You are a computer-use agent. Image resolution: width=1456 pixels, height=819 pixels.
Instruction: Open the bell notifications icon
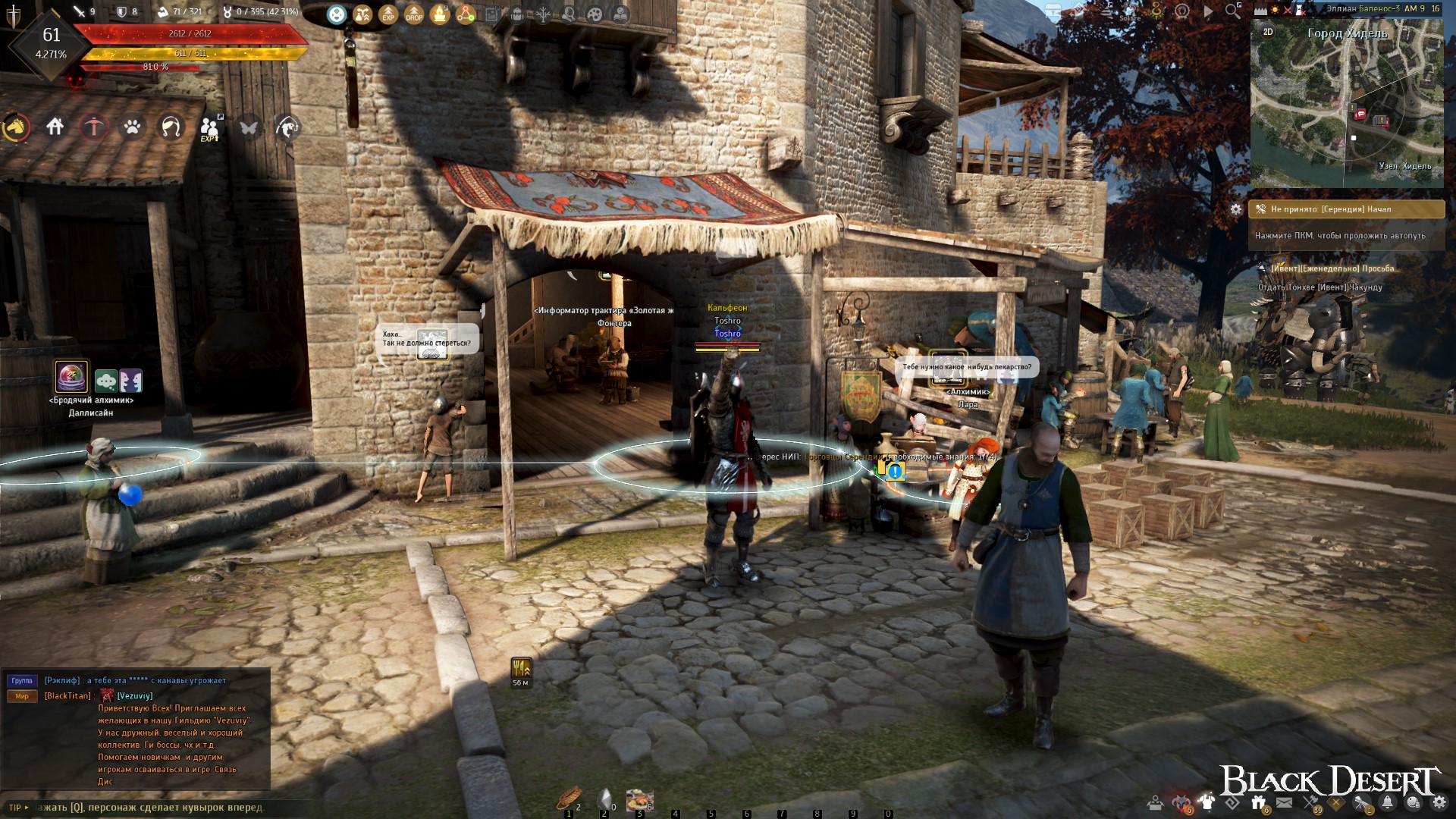pyautogui.click(x=1387, y=802)
